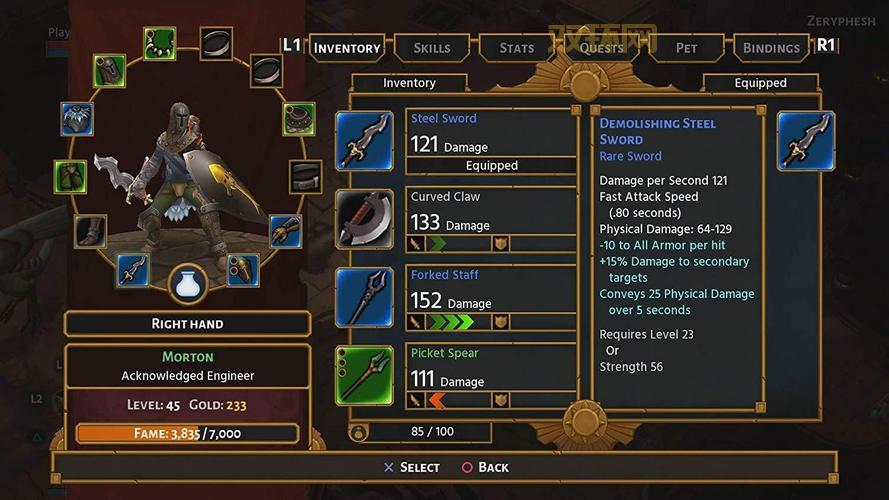Show the Quests tab
The width and height of the screenshot is (889, 500).
[x=602, y=47]
